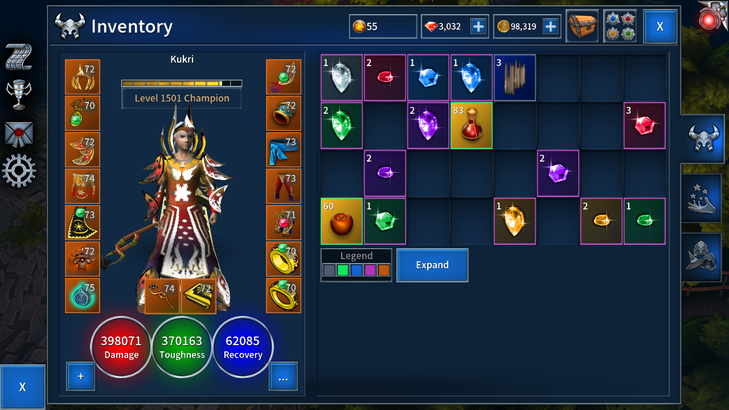Open the treasure chest stash
The image size is (729, 410).
(582, 26)
